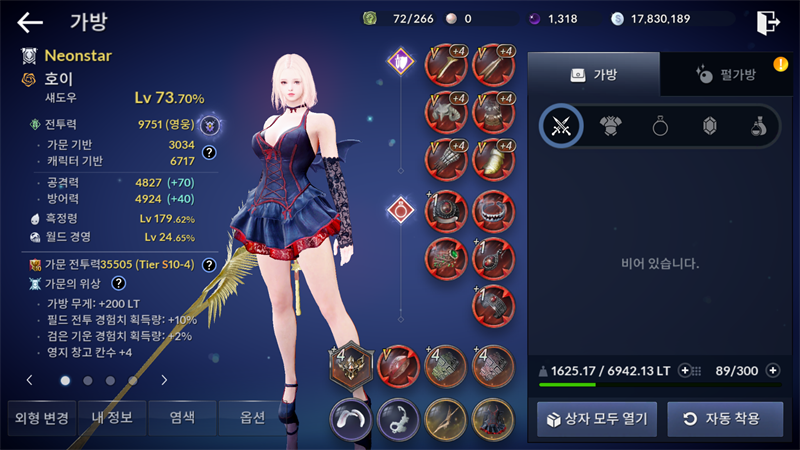Click the purple silver coin currency icon
The image size is (800, 450).
533,18
